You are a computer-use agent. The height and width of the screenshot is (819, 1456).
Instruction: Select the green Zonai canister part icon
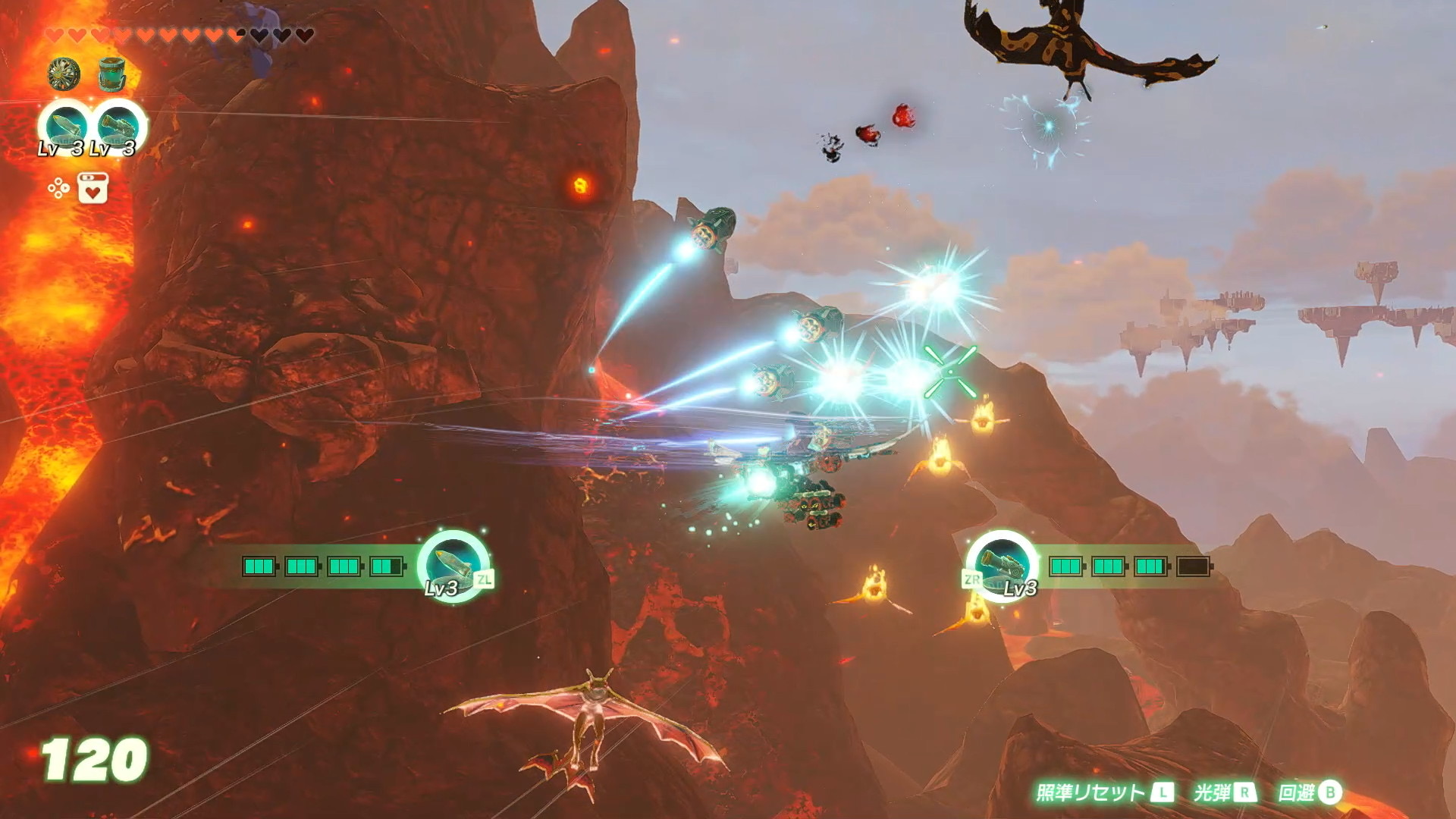(112, 74)
